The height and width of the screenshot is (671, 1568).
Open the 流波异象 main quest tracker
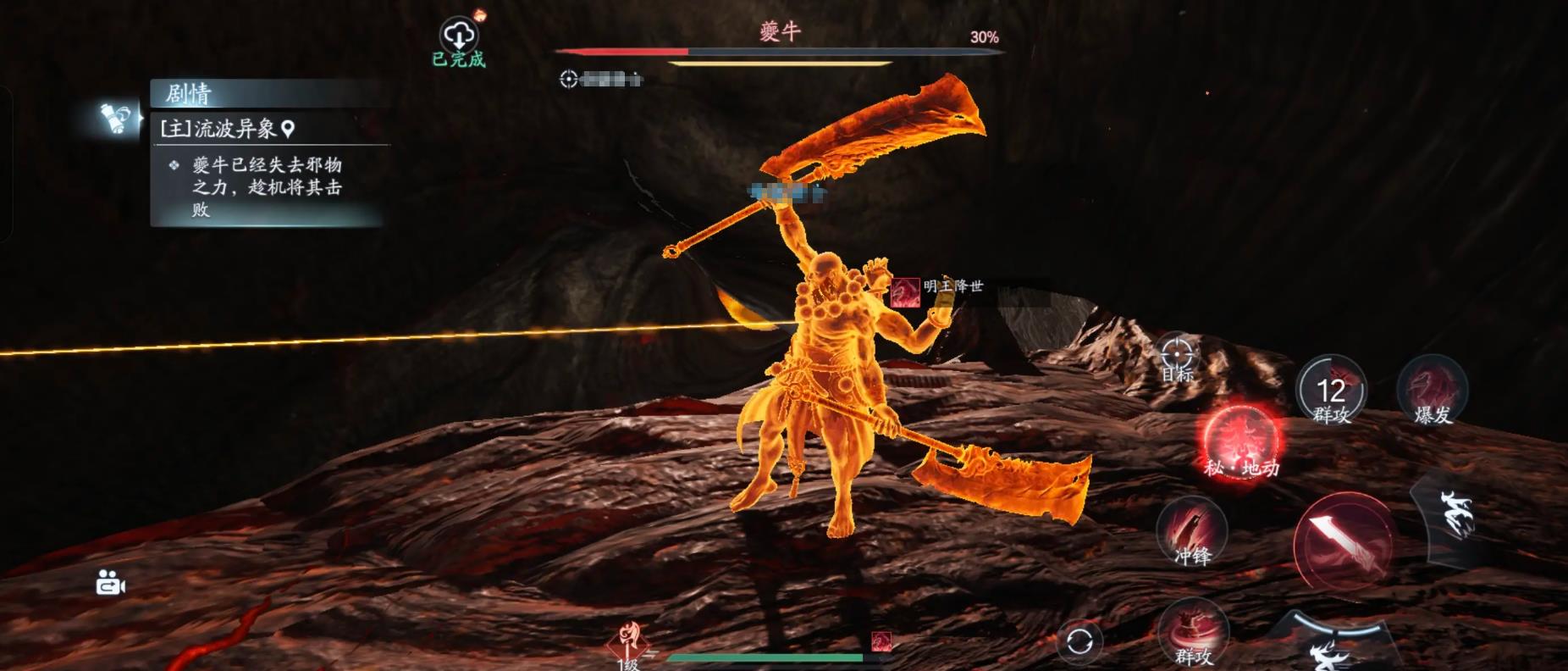click(227, 129)
